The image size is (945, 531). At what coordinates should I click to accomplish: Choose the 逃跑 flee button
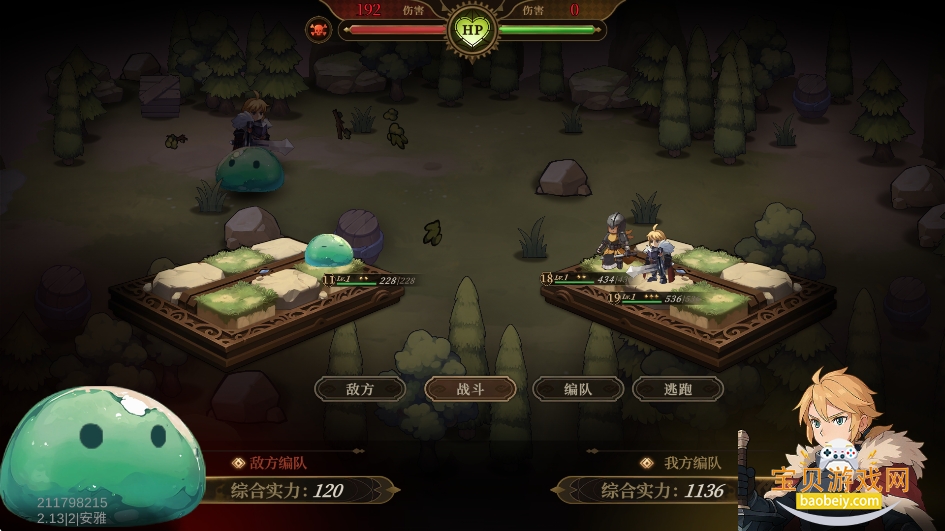[x=678, y=389]
